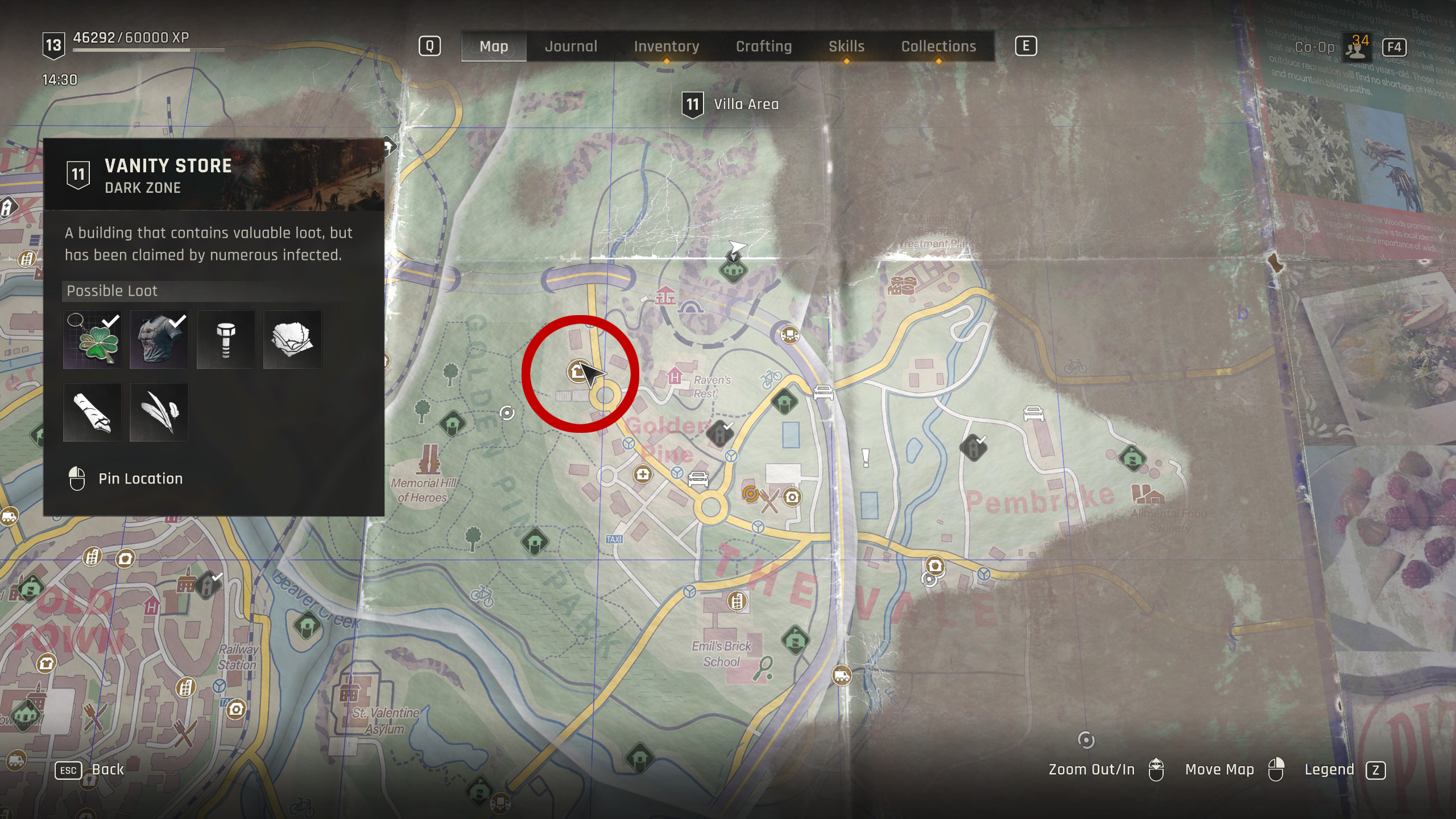Click the Memorial Hill of Heroes landmark
This screenshot has width=1456, height=819.
point(429,460)
